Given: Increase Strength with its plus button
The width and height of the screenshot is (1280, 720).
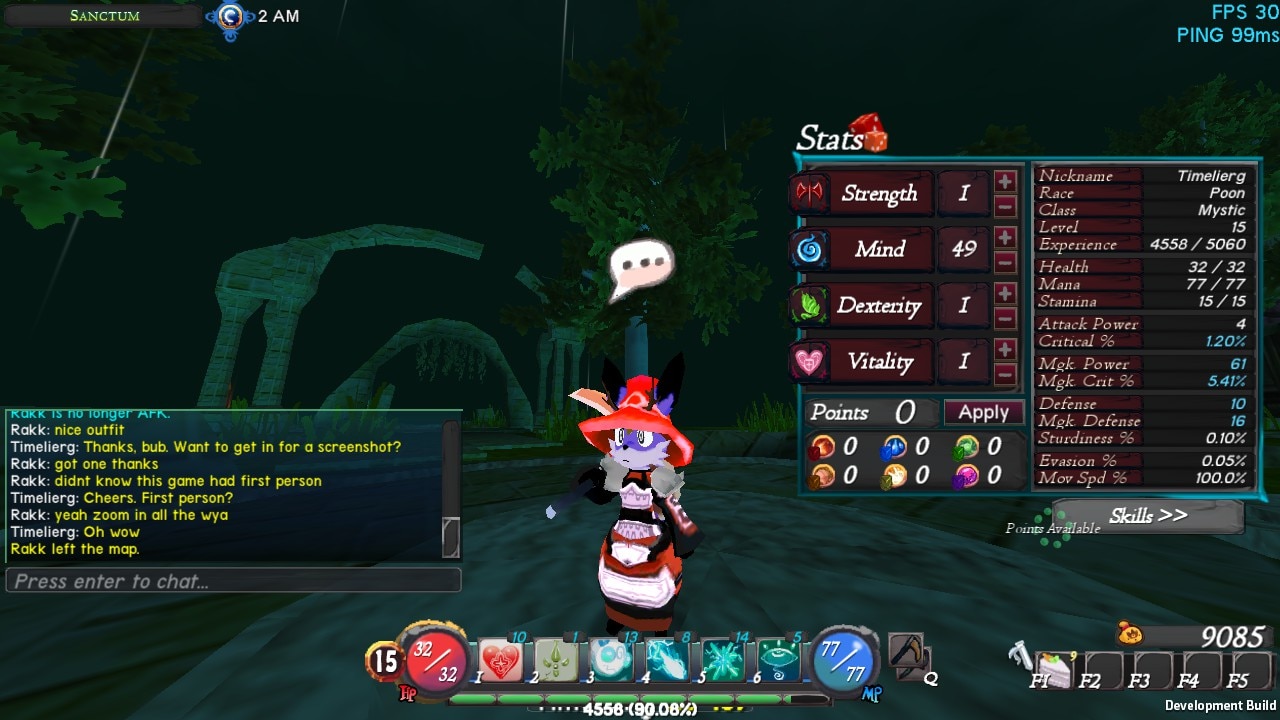Looking at the screenshot, I should click(1005, 181).
